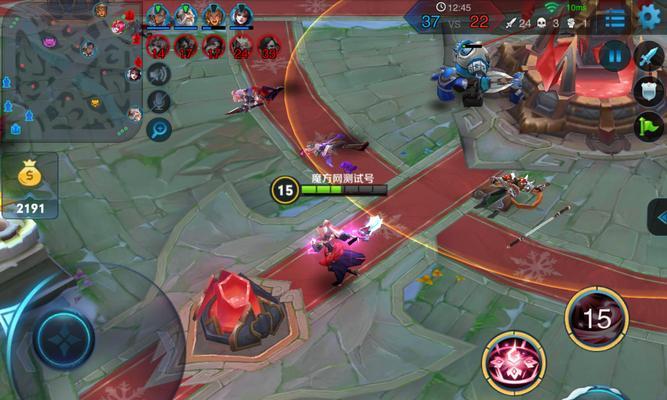Screen dimensions: 667x400
Task: Toggle the microphone button
Action: [x=159, y=101]
